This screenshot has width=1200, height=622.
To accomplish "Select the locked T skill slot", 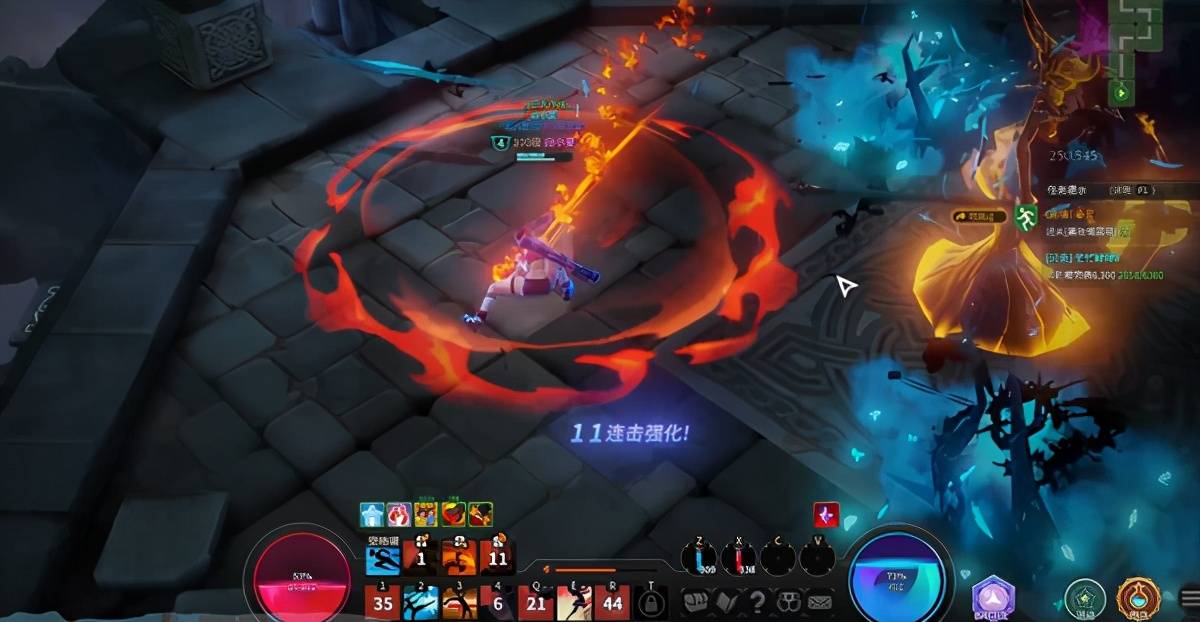I will (651, 603).
